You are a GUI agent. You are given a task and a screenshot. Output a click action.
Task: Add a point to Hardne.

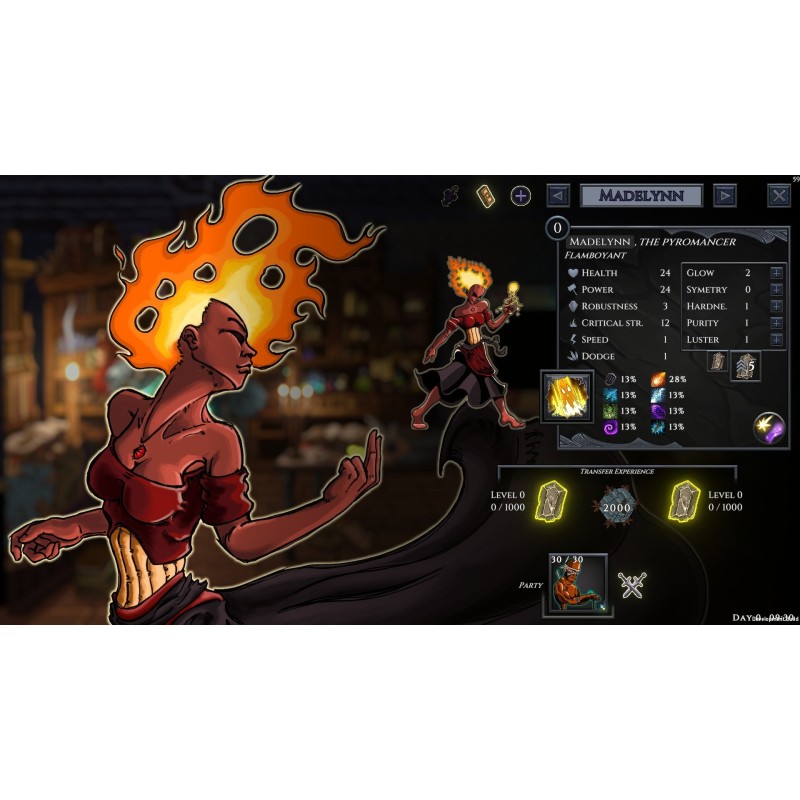click(776, 307)
